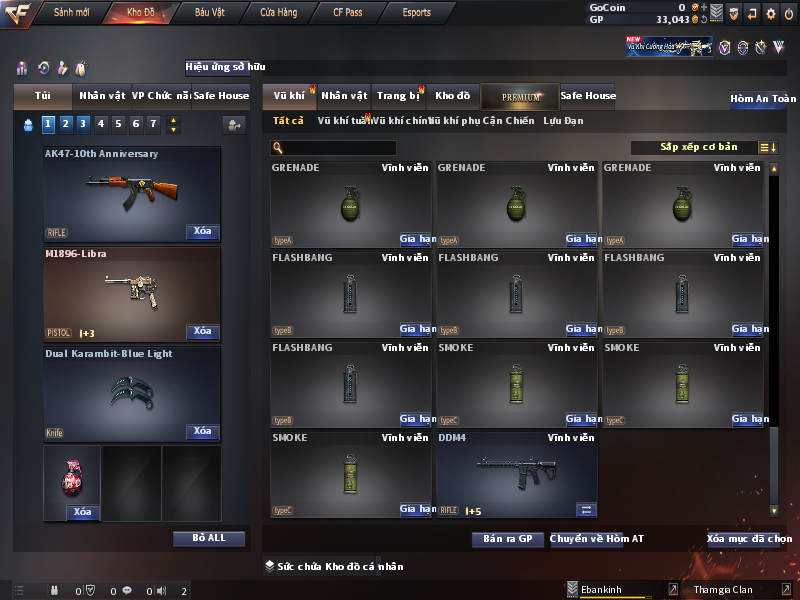
Task: Choose the Dual Karambit-Blue Light knife
Action: [132, 392]
